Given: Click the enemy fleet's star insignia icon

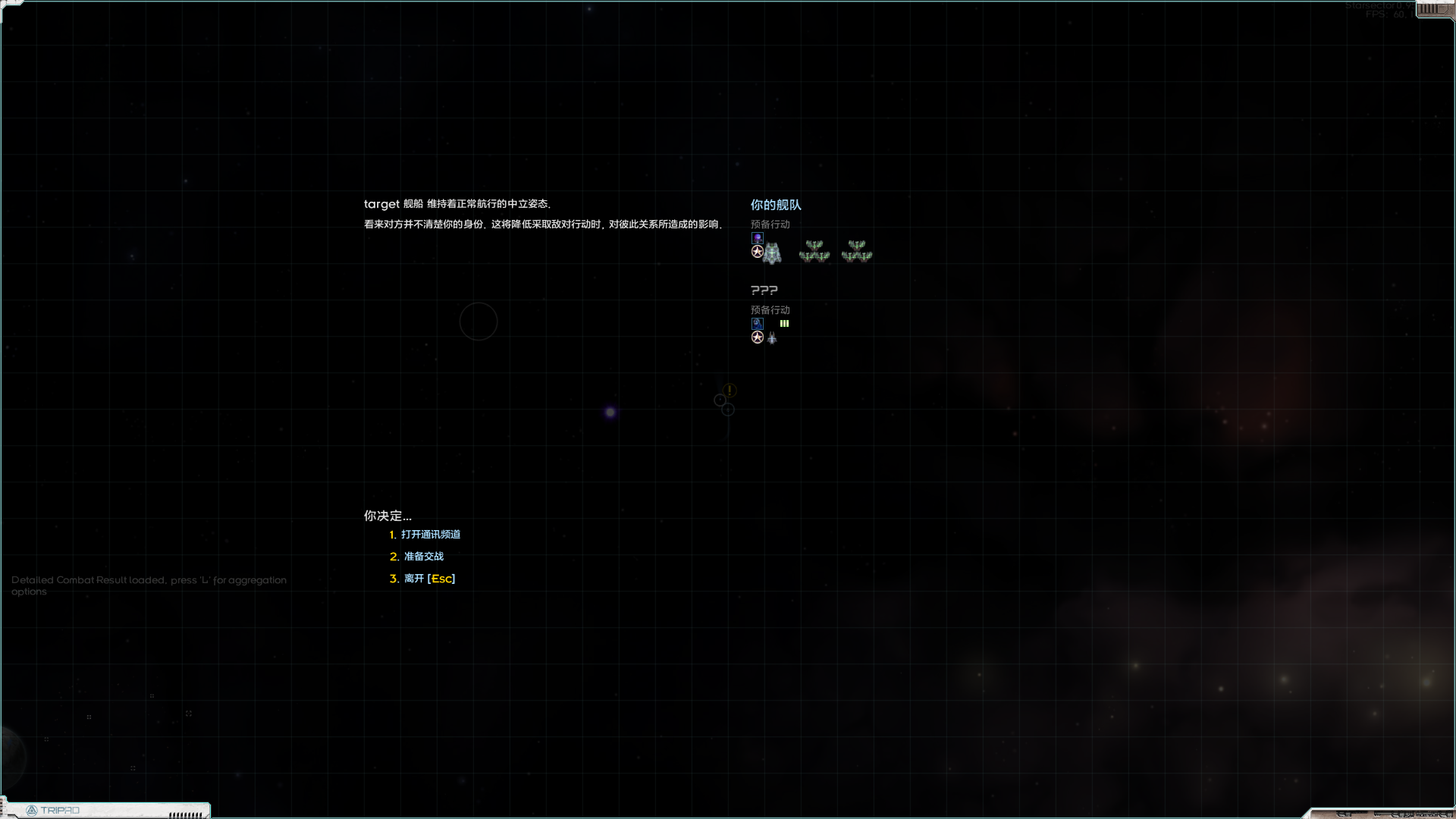Looking at the screenshot, I should (757, 337).
